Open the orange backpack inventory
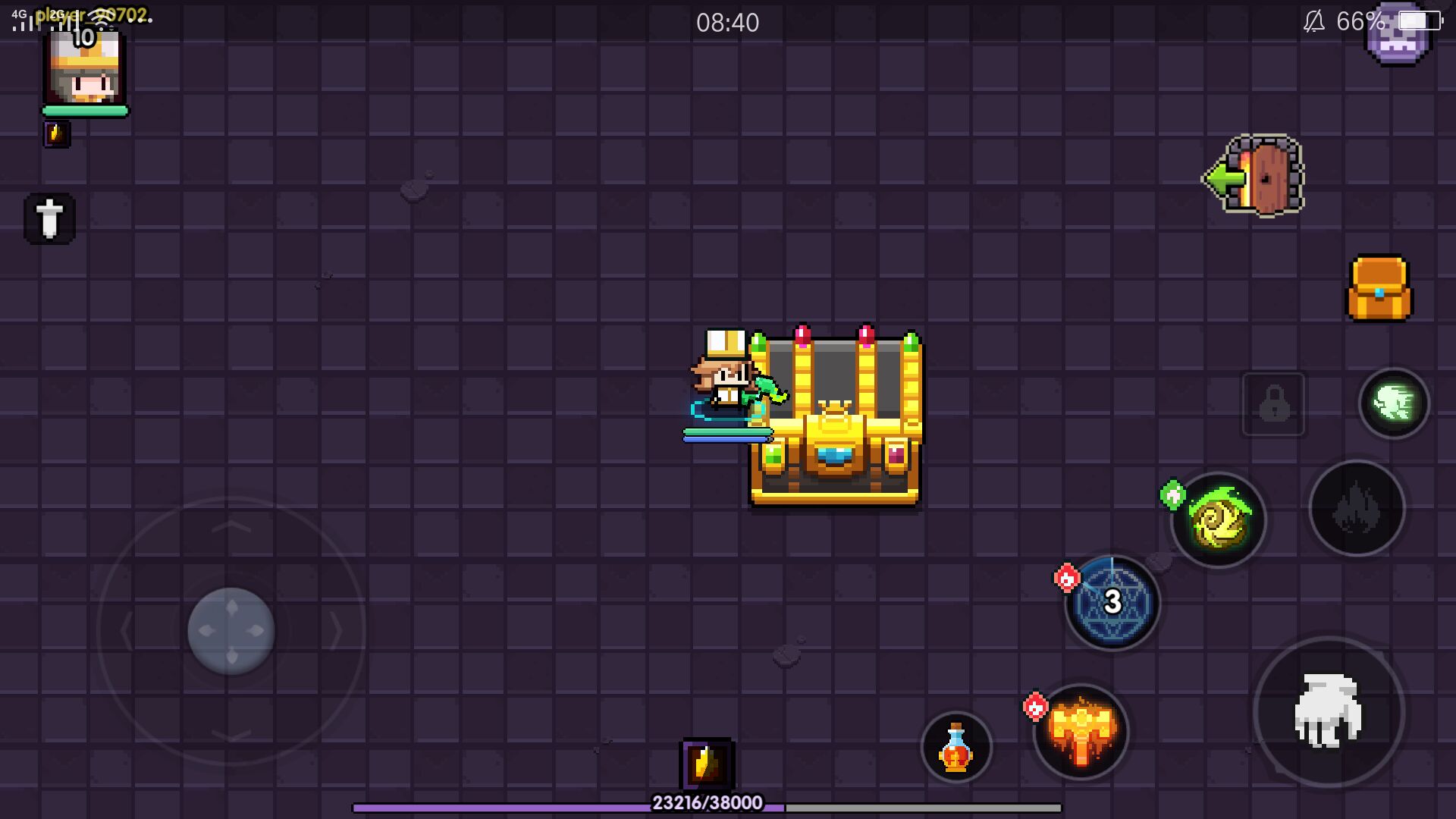The width and height of the screenshot is (1456, 819). (1379, 289)
